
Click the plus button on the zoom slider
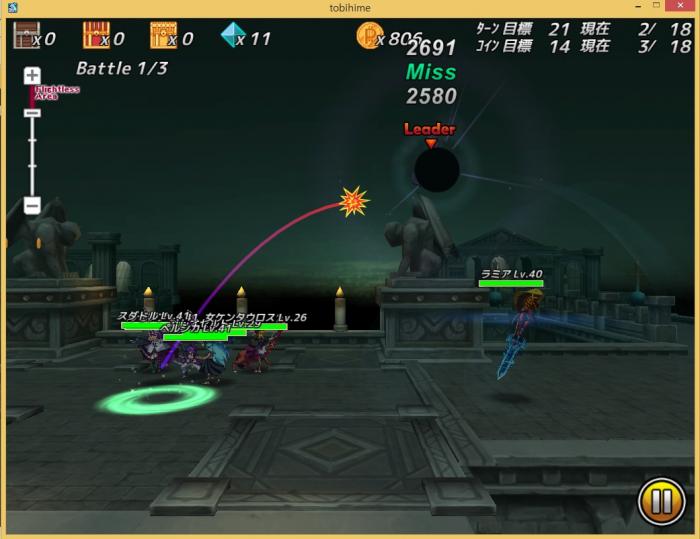tap(32, 75)
